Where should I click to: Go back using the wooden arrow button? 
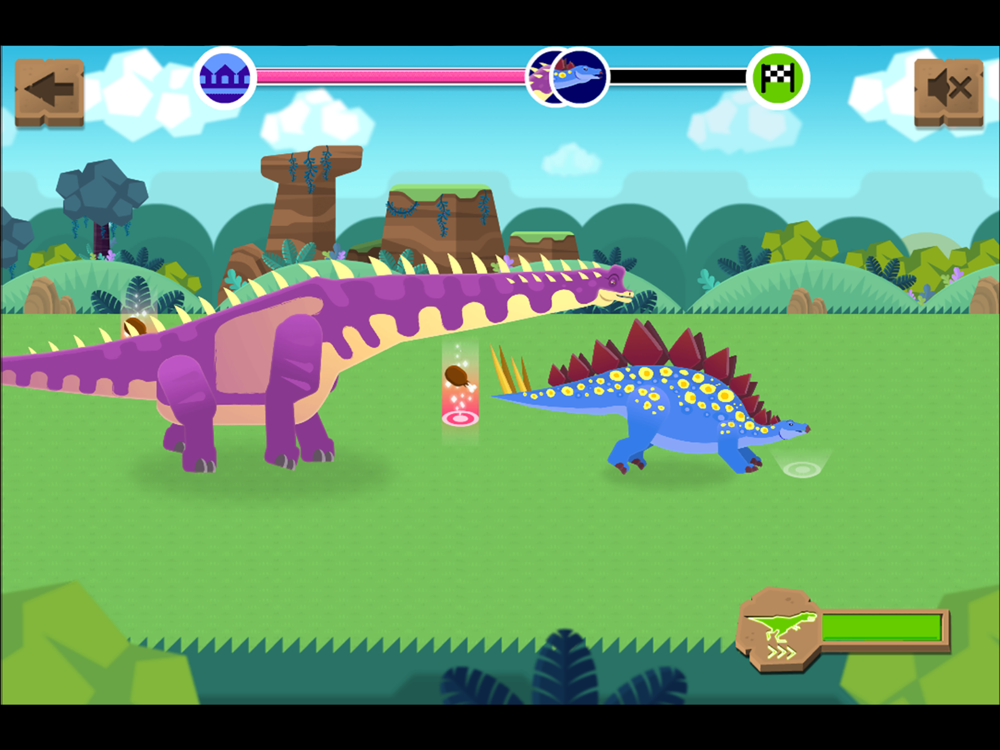tap(49, 91)
